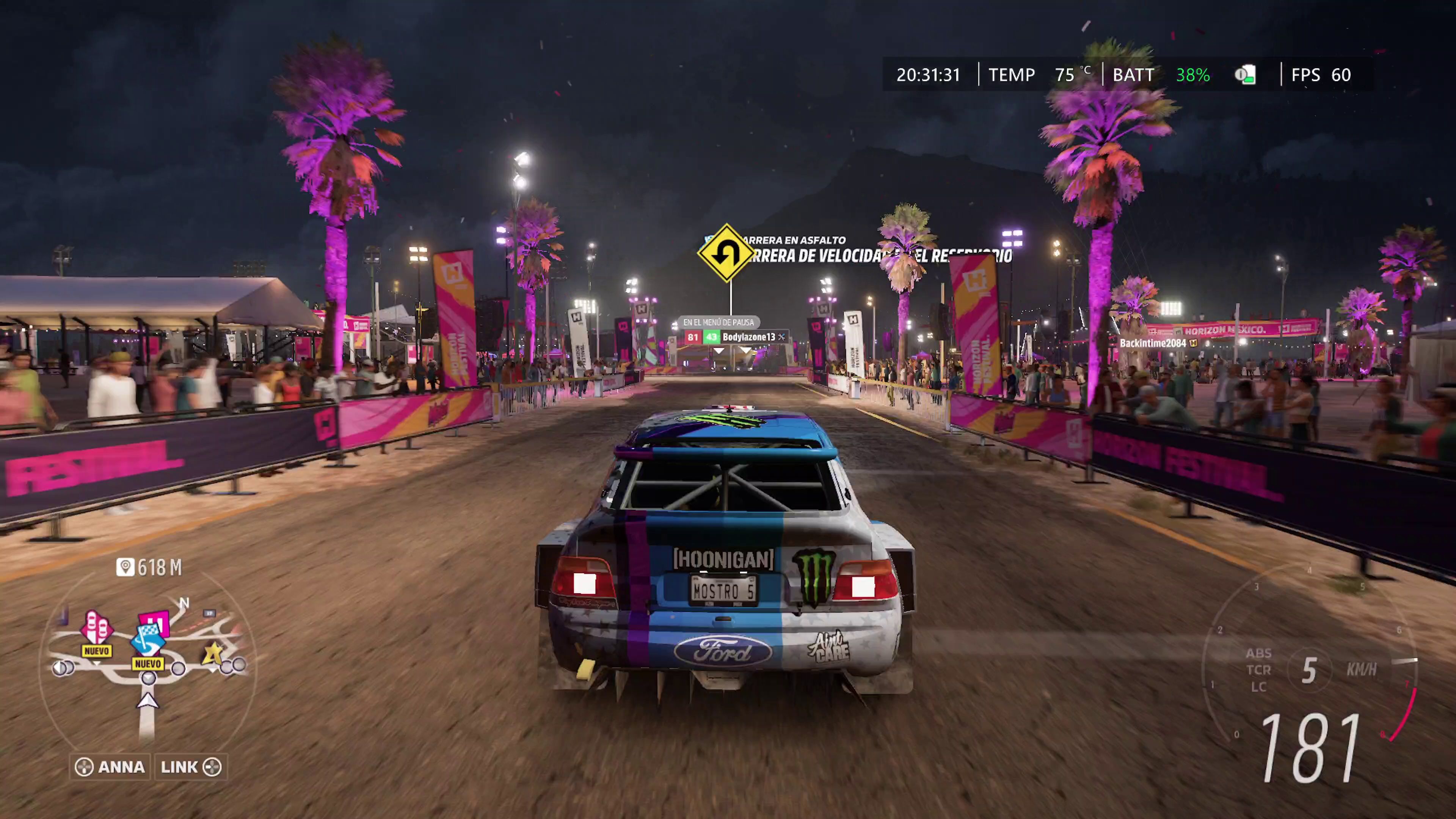Select the location pin icon beside 618 M
This screenshot has width=1456, height=819.
click(126, 566)
